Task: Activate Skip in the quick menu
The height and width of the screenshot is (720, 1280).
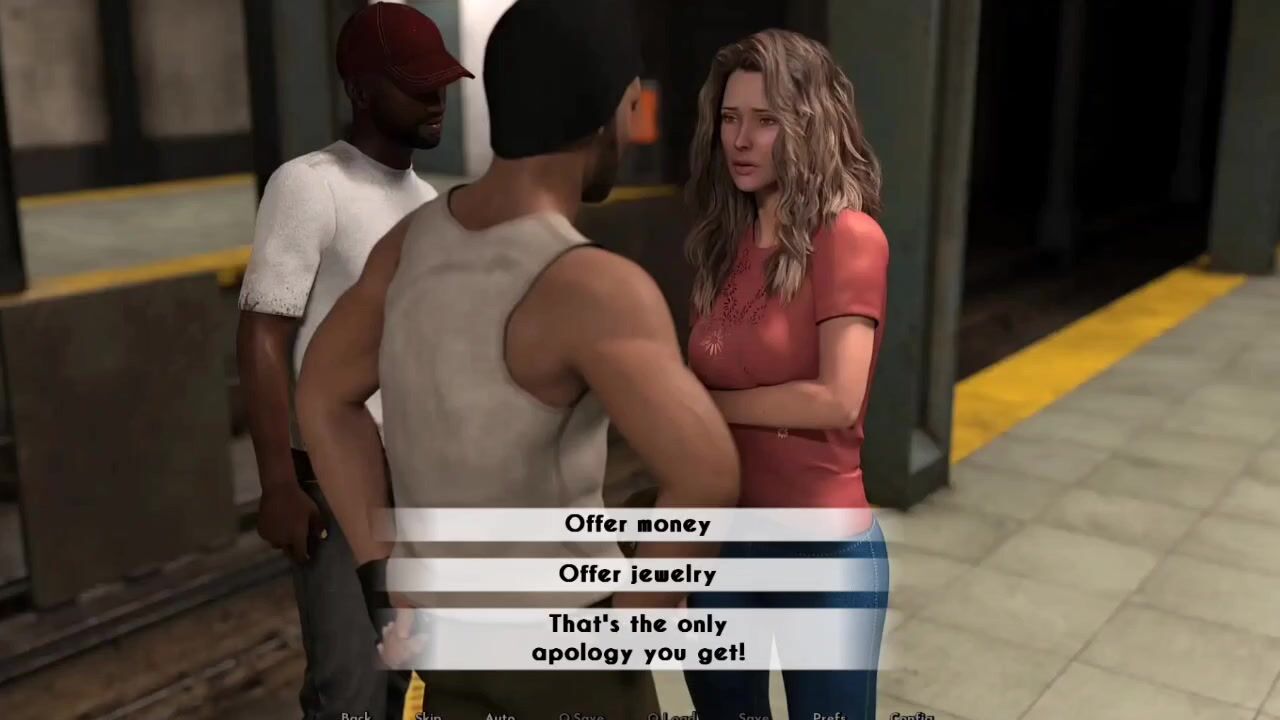Action: 428,716
